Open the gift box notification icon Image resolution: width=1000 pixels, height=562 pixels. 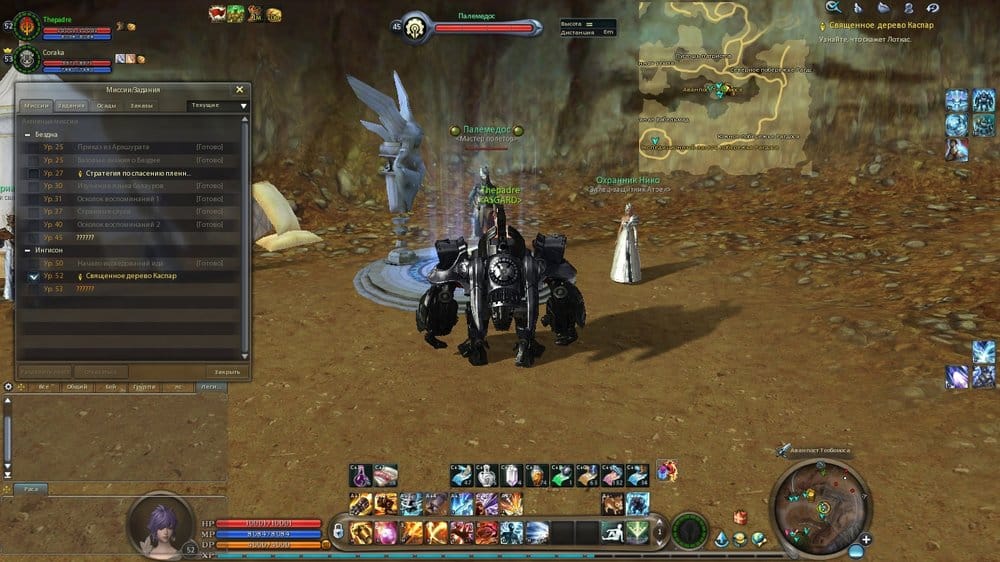click(x=740, y=517)
